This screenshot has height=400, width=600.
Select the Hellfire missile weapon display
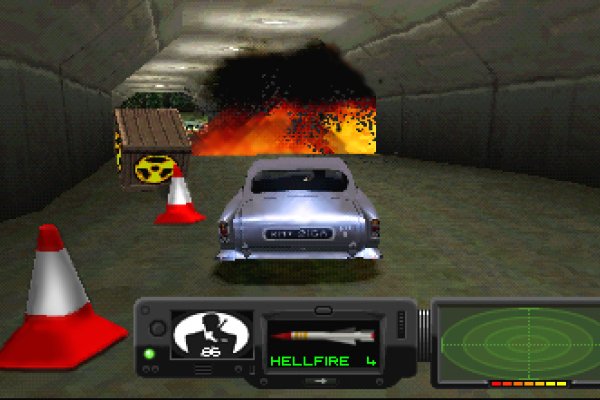click(x=323, y=342)
